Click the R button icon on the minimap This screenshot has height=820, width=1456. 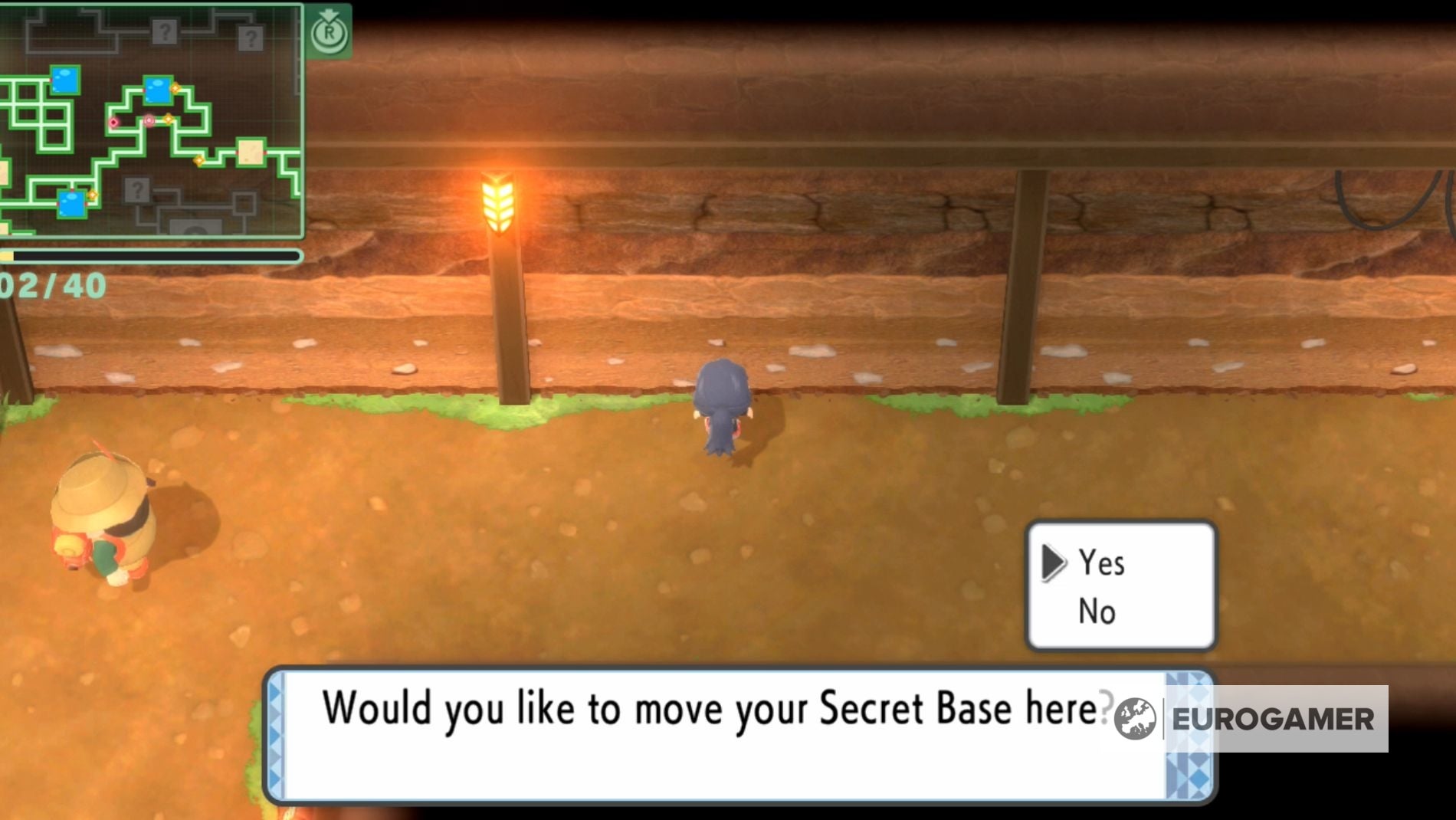coord(330,32)
